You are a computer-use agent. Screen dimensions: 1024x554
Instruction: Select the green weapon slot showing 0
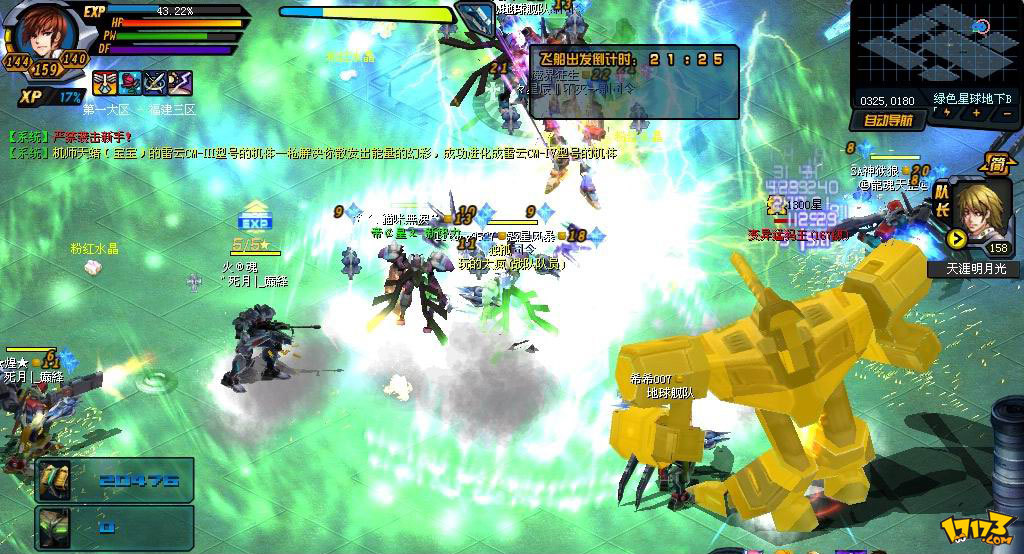54,526
